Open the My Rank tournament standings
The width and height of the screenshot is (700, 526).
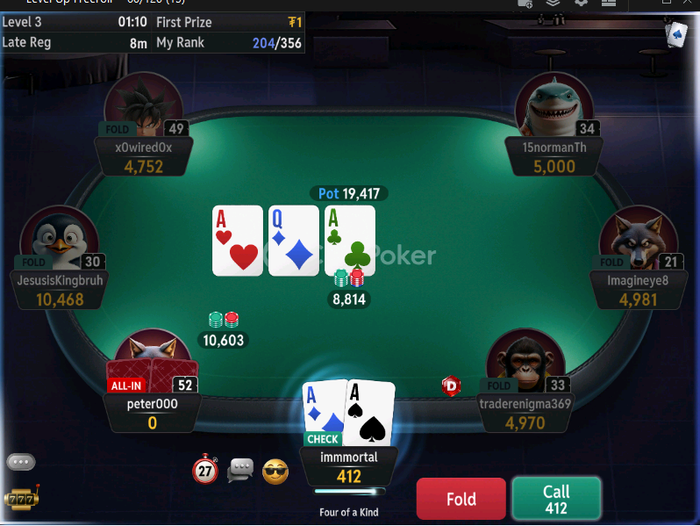(x=229, y=43)
